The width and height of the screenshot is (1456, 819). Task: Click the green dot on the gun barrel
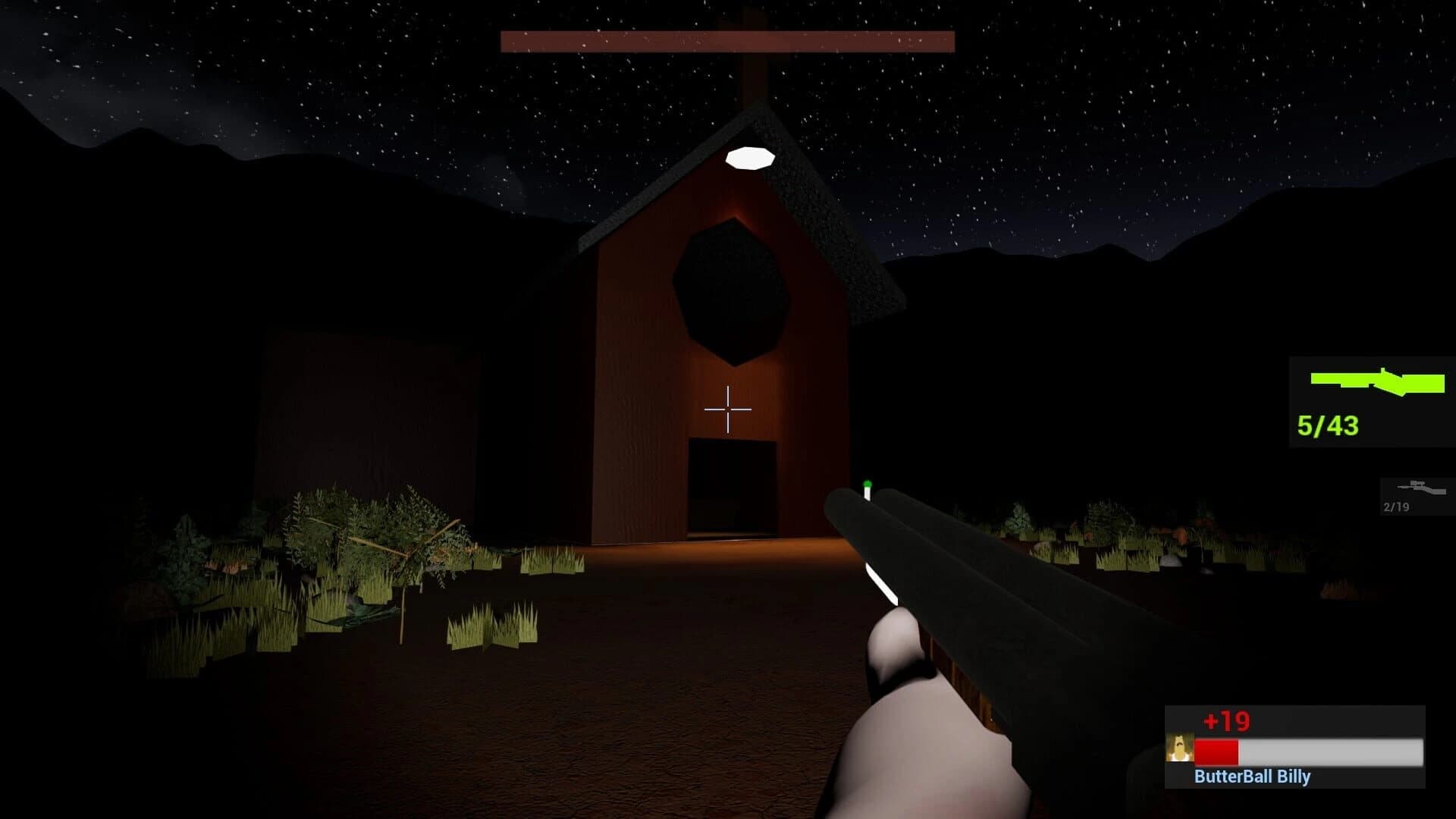865,482
